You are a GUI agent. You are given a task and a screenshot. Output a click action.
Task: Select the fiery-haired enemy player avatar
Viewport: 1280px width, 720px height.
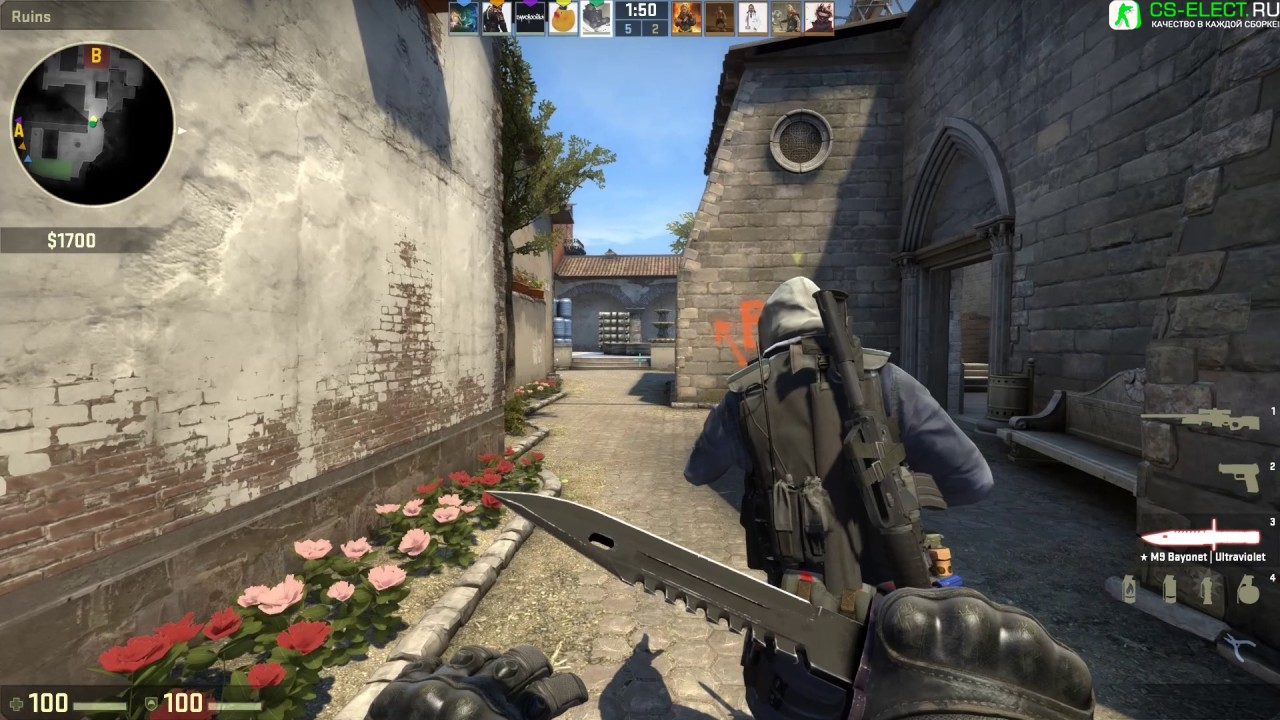[685, 17]
